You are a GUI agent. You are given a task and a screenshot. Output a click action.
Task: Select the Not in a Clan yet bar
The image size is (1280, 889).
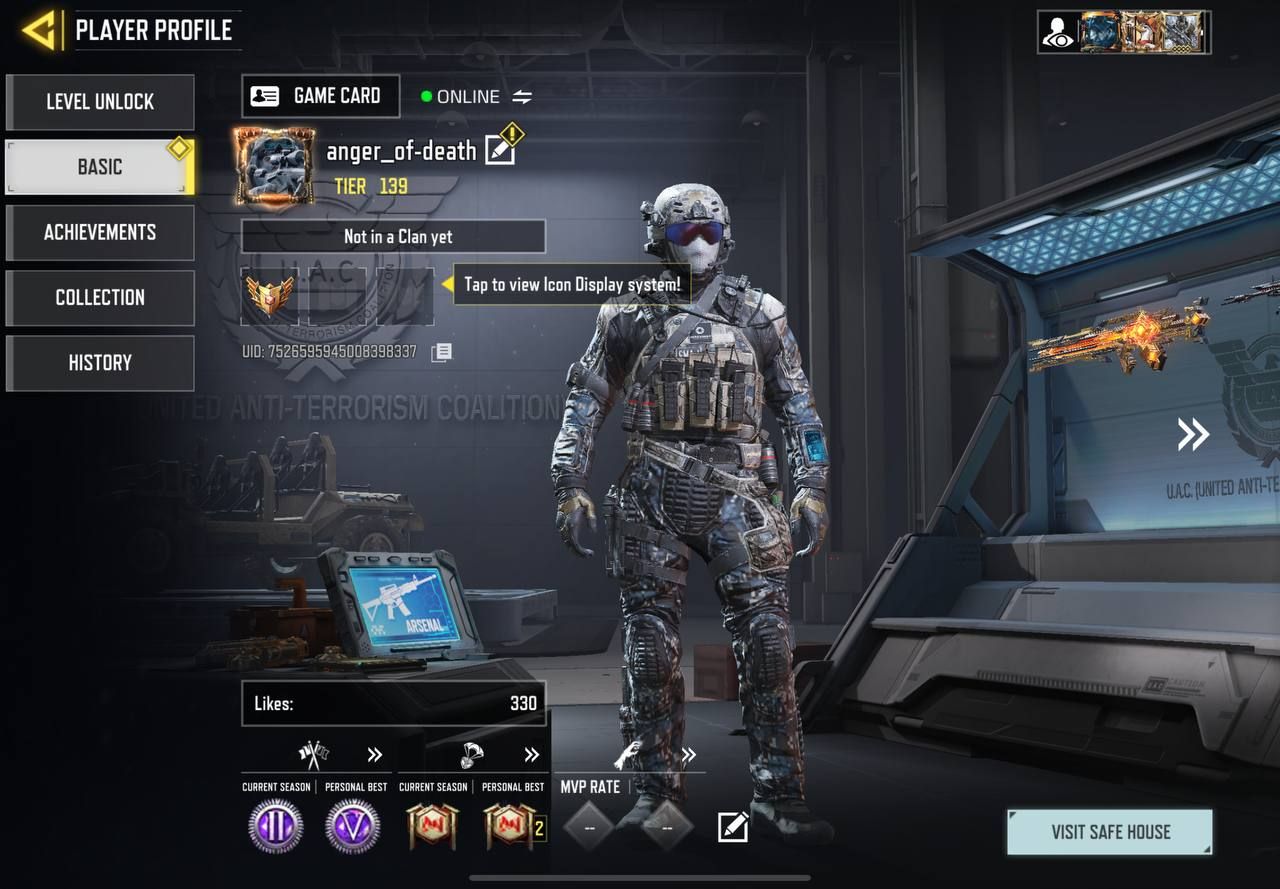tap(393, 237)
